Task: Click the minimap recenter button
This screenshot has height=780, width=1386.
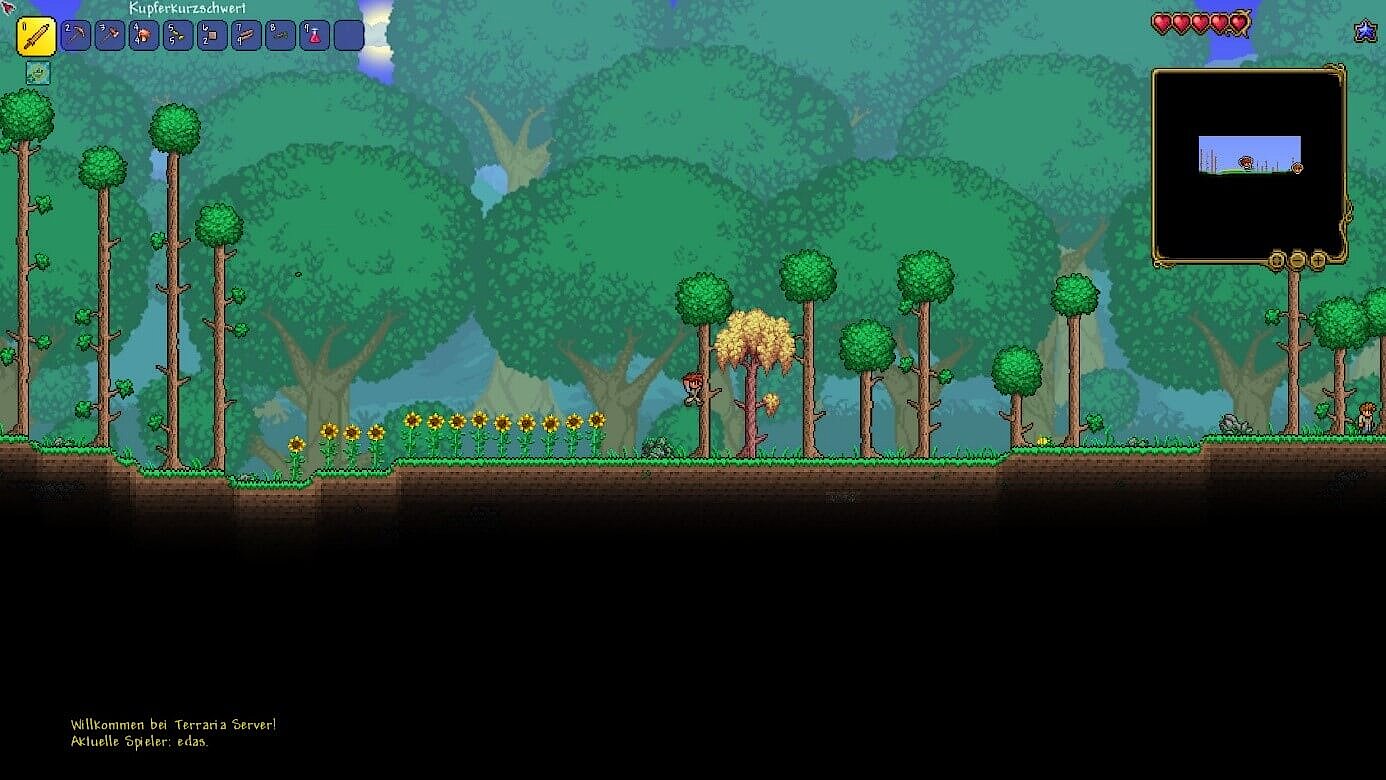Action: pos(1275,260)
